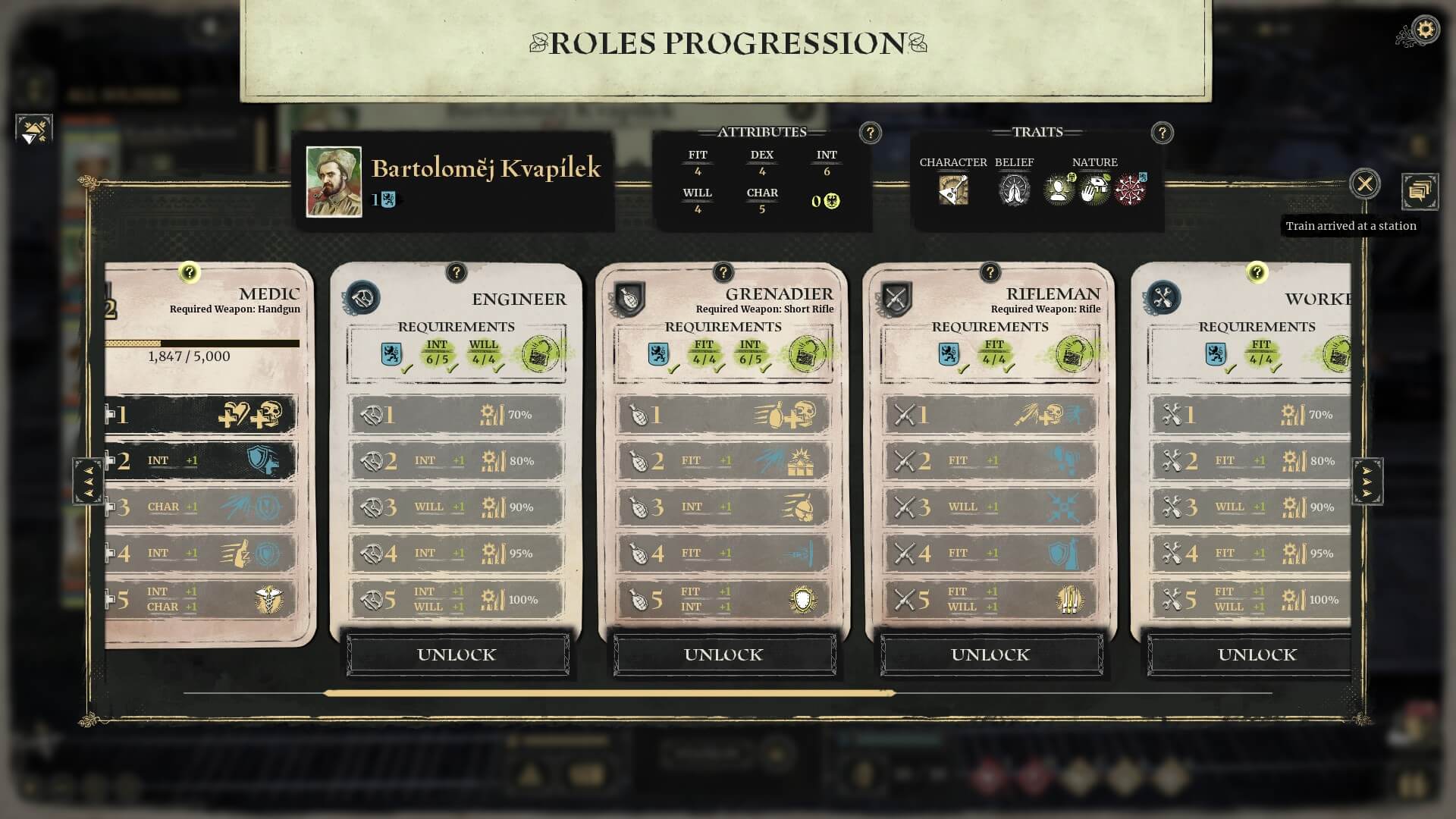Unlock the Grenadier role
This screenshot has width=1456, height=819.
(x=723, y=654)
